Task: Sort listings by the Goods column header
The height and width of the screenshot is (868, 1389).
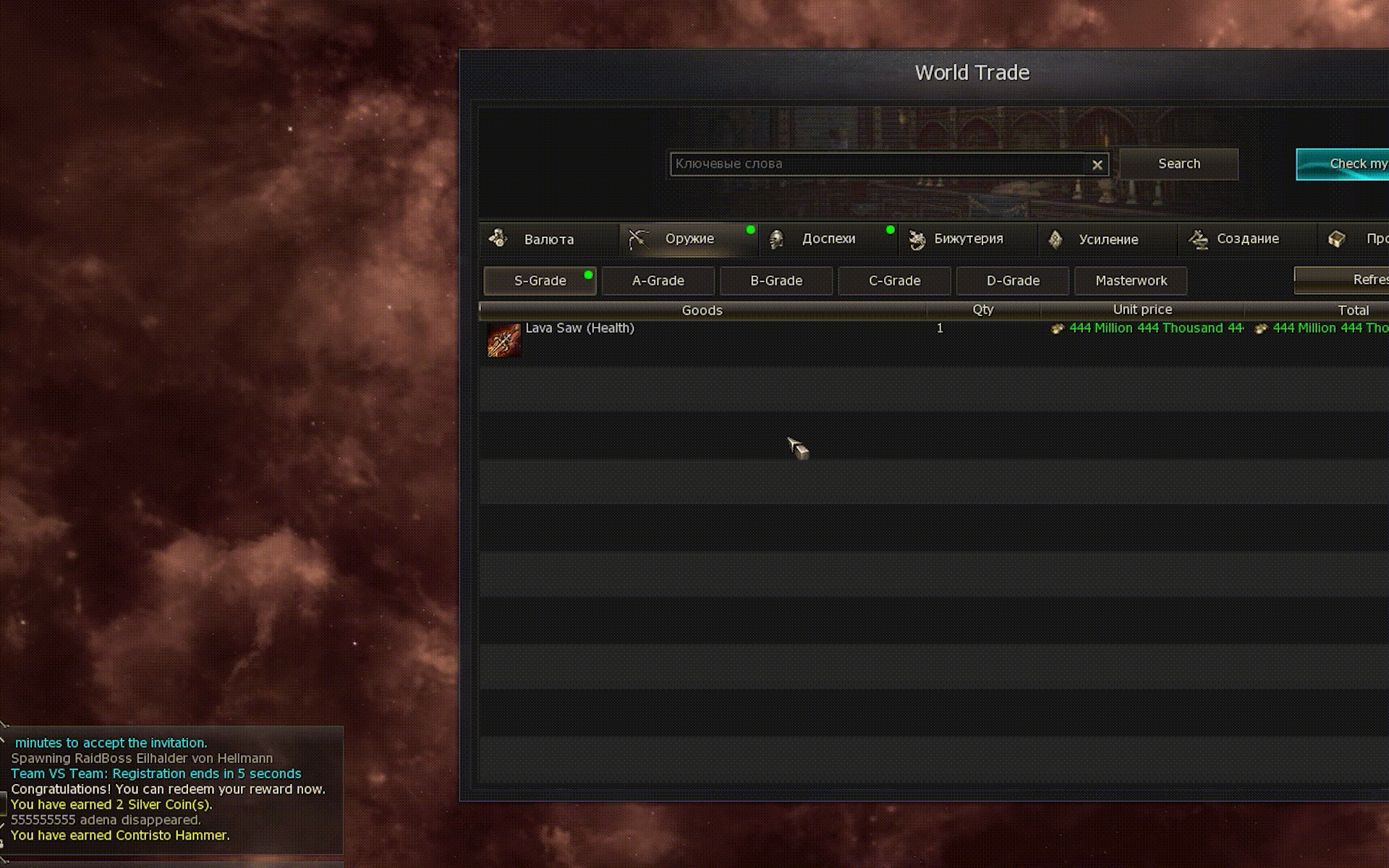Action: point(702,310)
